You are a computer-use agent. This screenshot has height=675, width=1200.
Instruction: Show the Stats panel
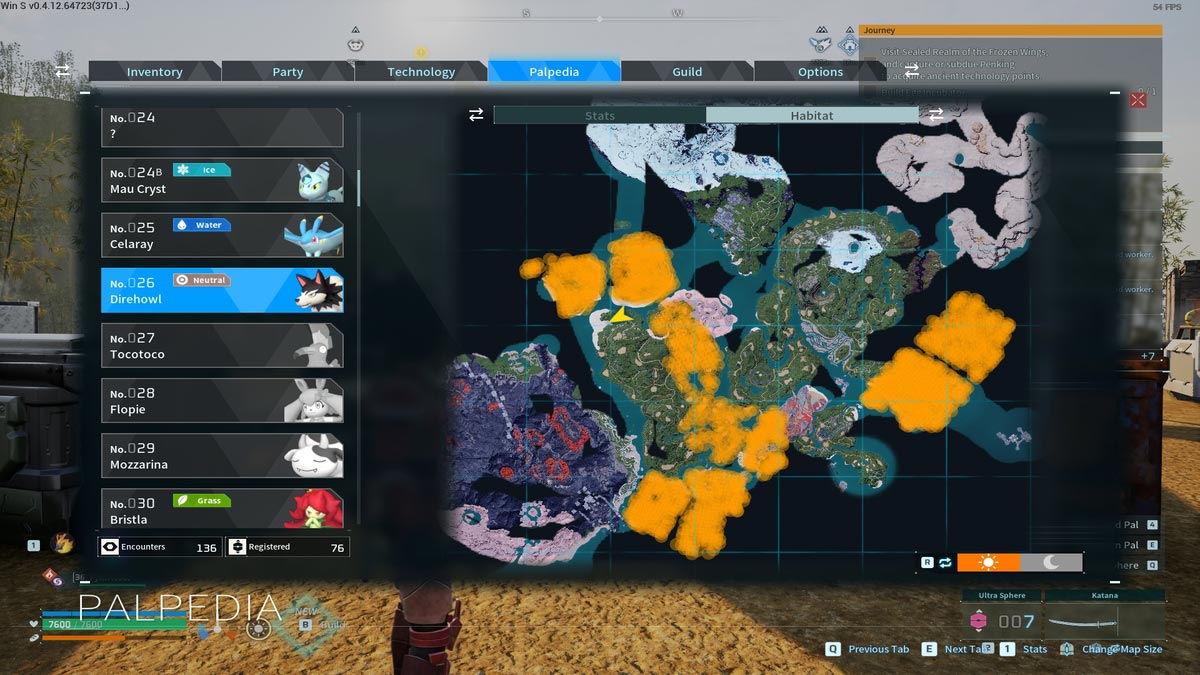(600, 116)
